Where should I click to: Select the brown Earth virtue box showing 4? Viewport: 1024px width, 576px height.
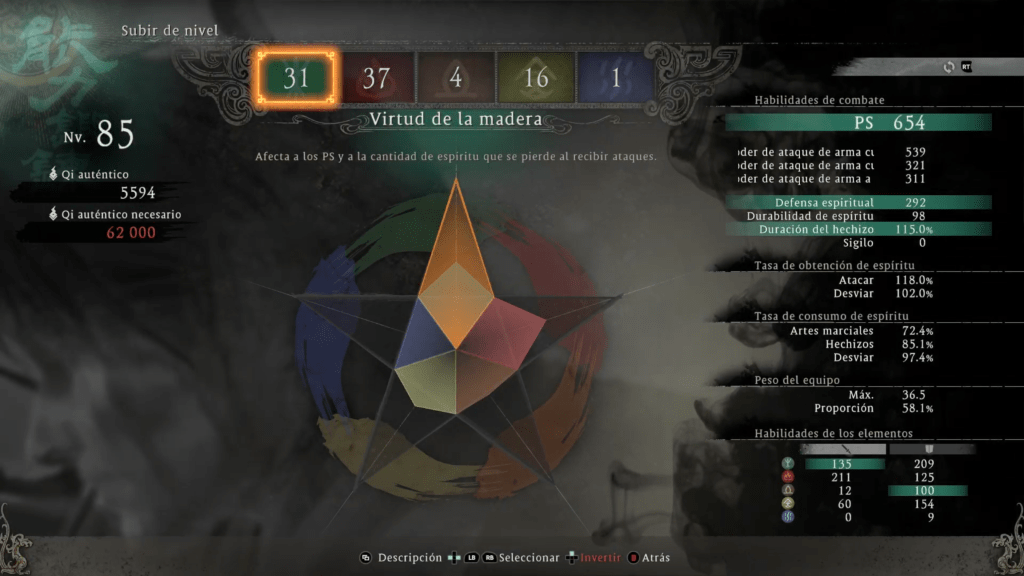(456, 78)
